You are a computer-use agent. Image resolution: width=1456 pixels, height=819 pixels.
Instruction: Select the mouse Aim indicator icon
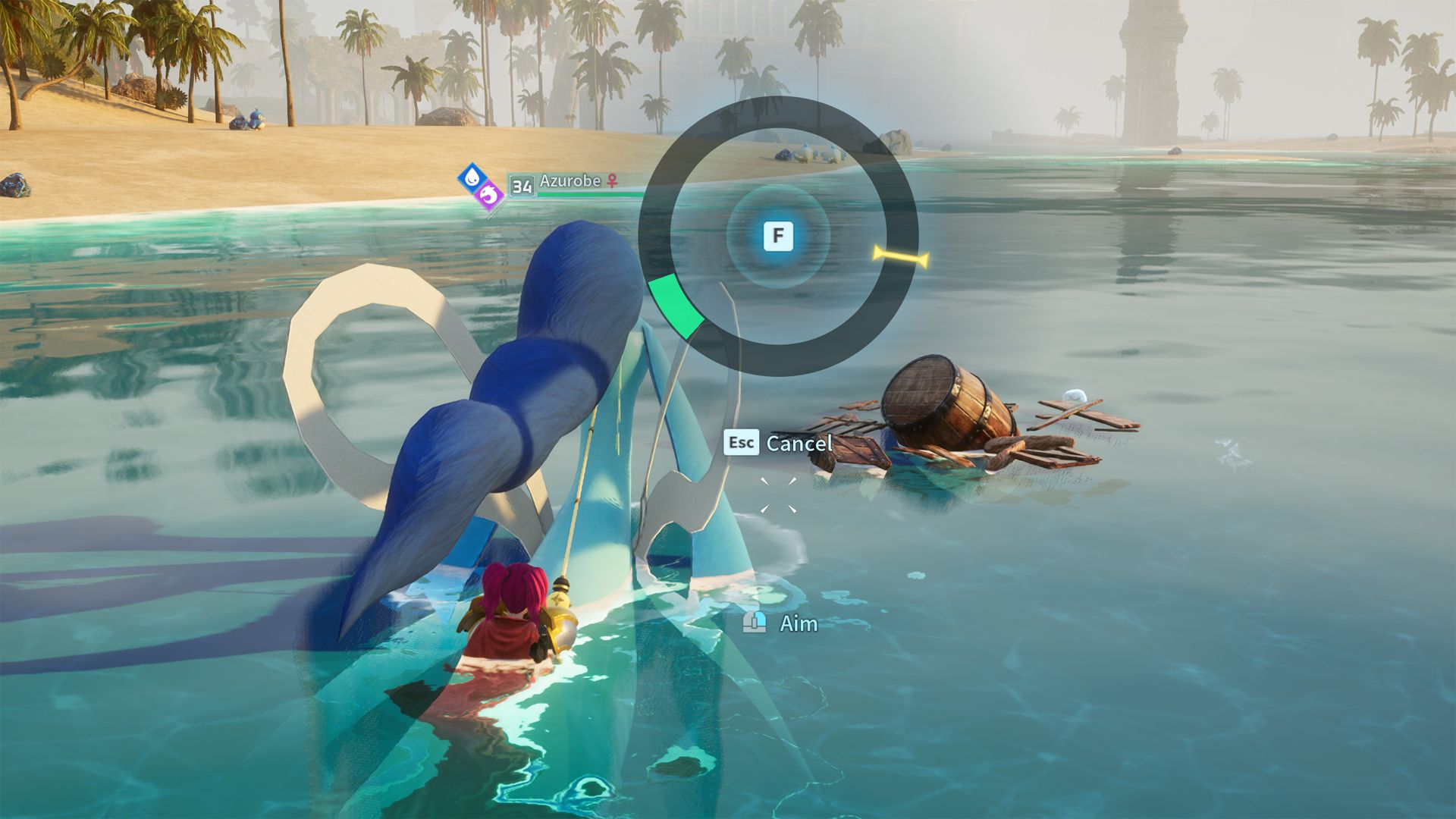click(x=754, y=623)
